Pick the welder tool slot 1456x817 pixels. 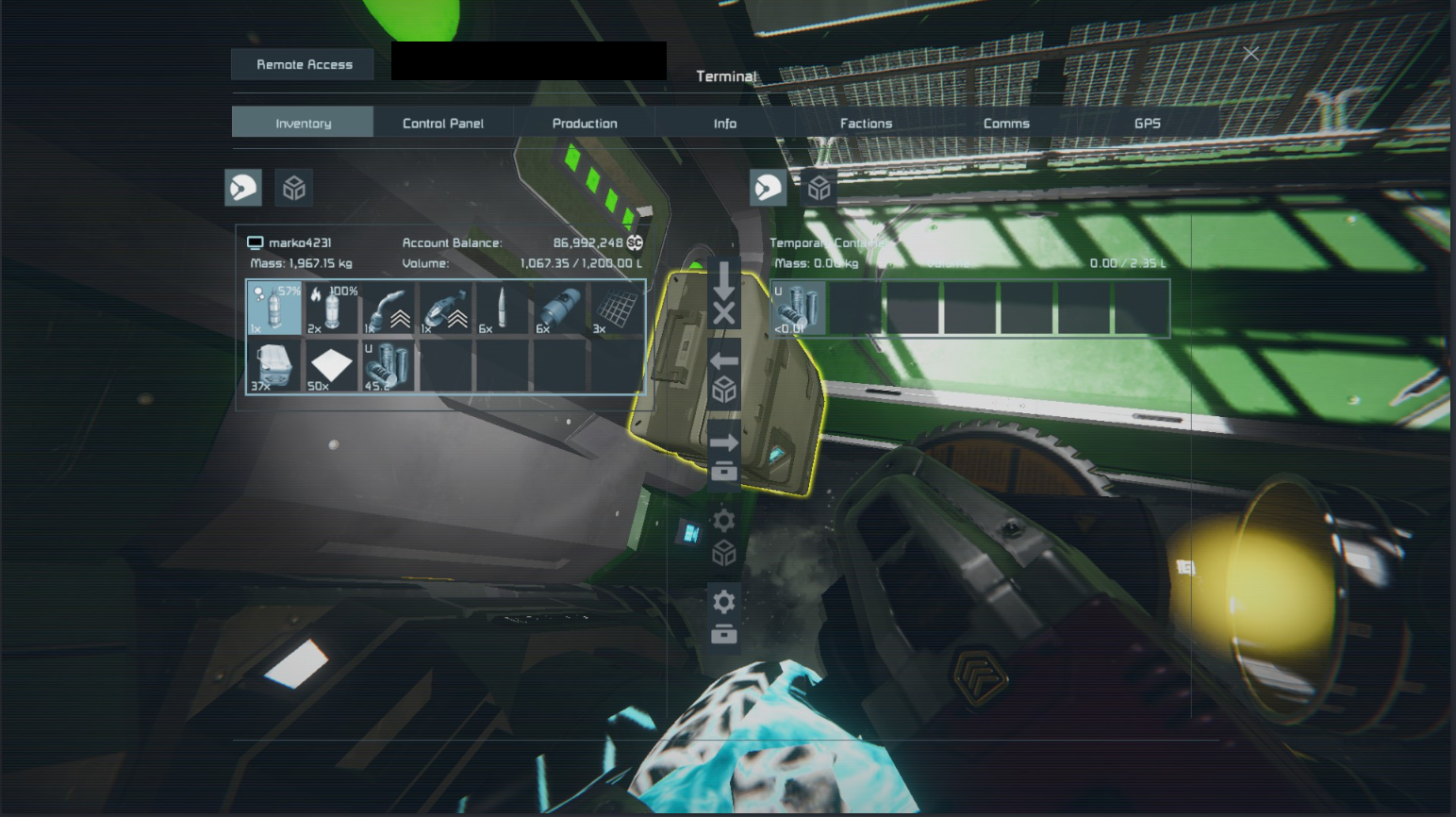(389, 308)
